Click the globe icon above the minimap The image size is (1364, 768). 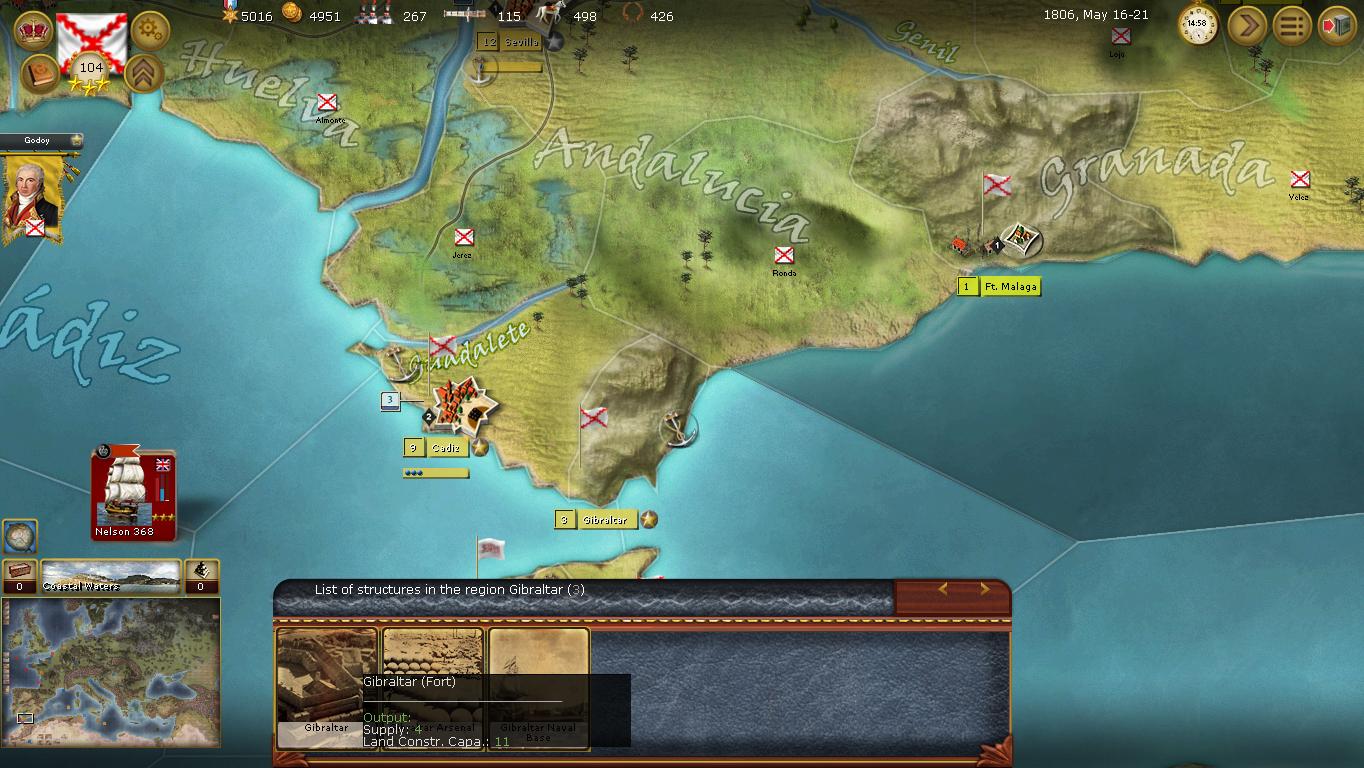point(19,537)
